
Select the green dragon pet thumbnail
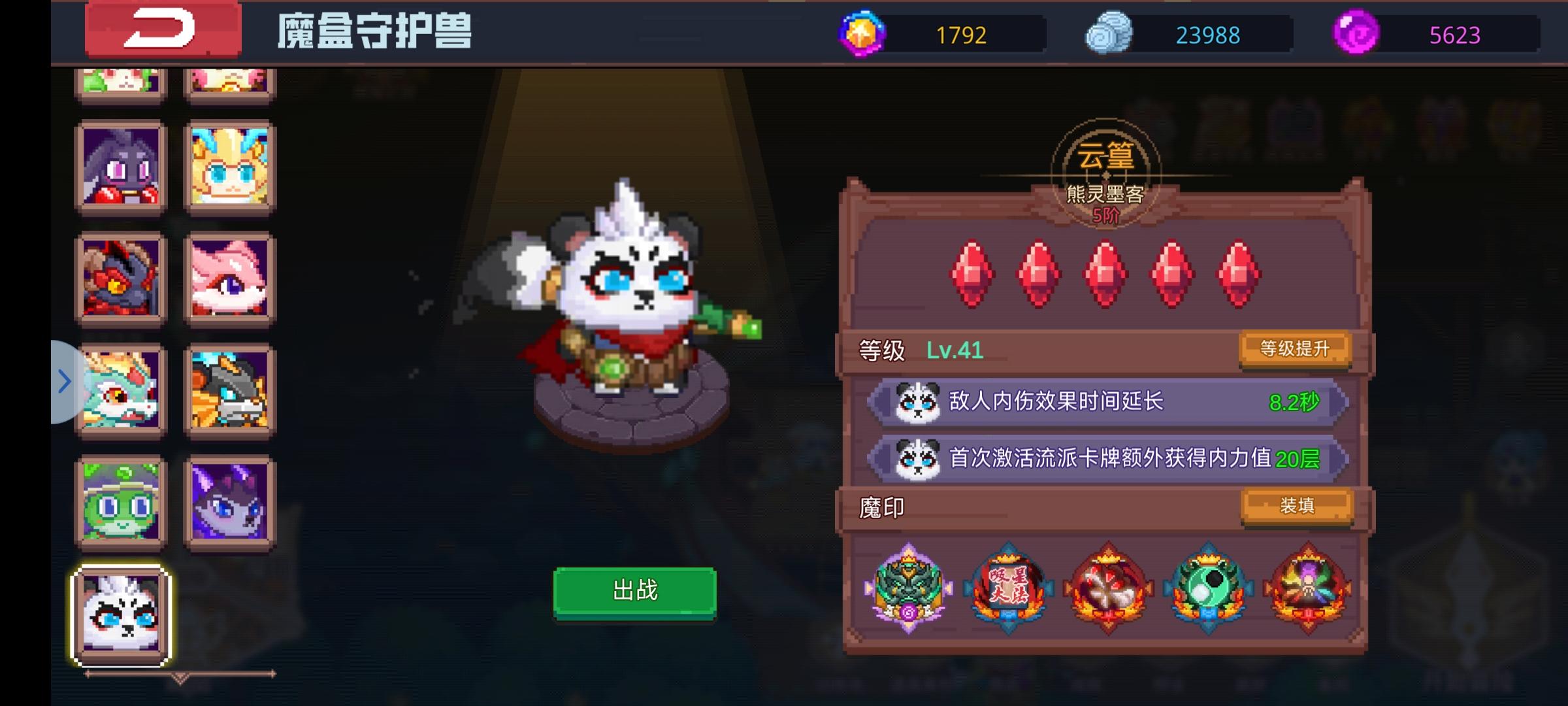(121, 391)
